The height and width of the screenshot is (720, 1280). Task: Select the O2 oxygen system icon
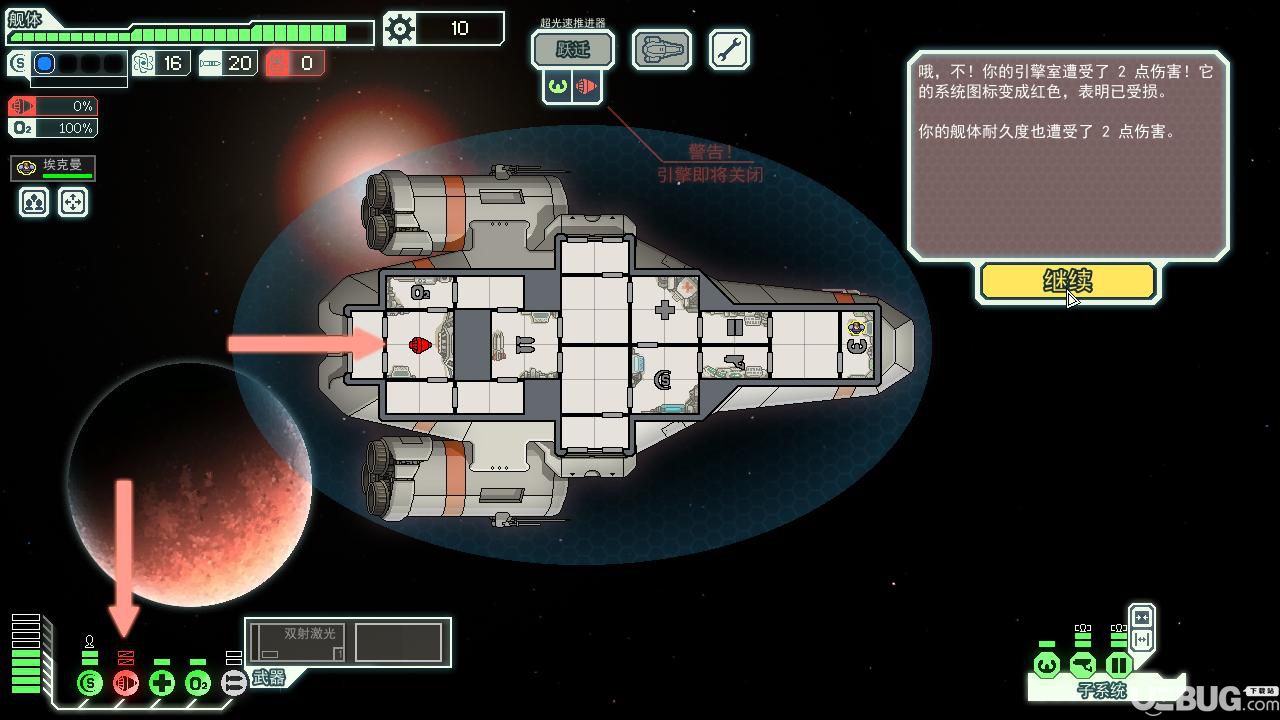[x=198, y=683]
